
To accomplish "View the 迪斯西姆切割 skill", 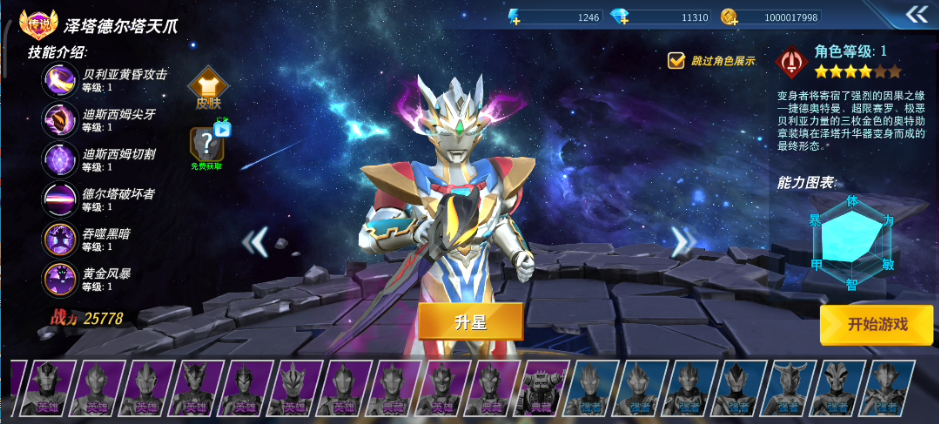I will 59,160.
